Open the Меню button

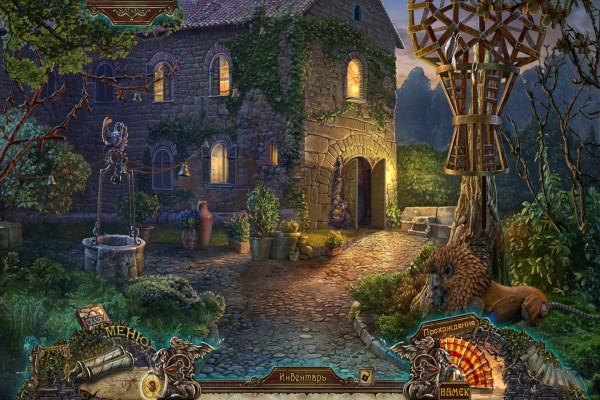point(126,339)
